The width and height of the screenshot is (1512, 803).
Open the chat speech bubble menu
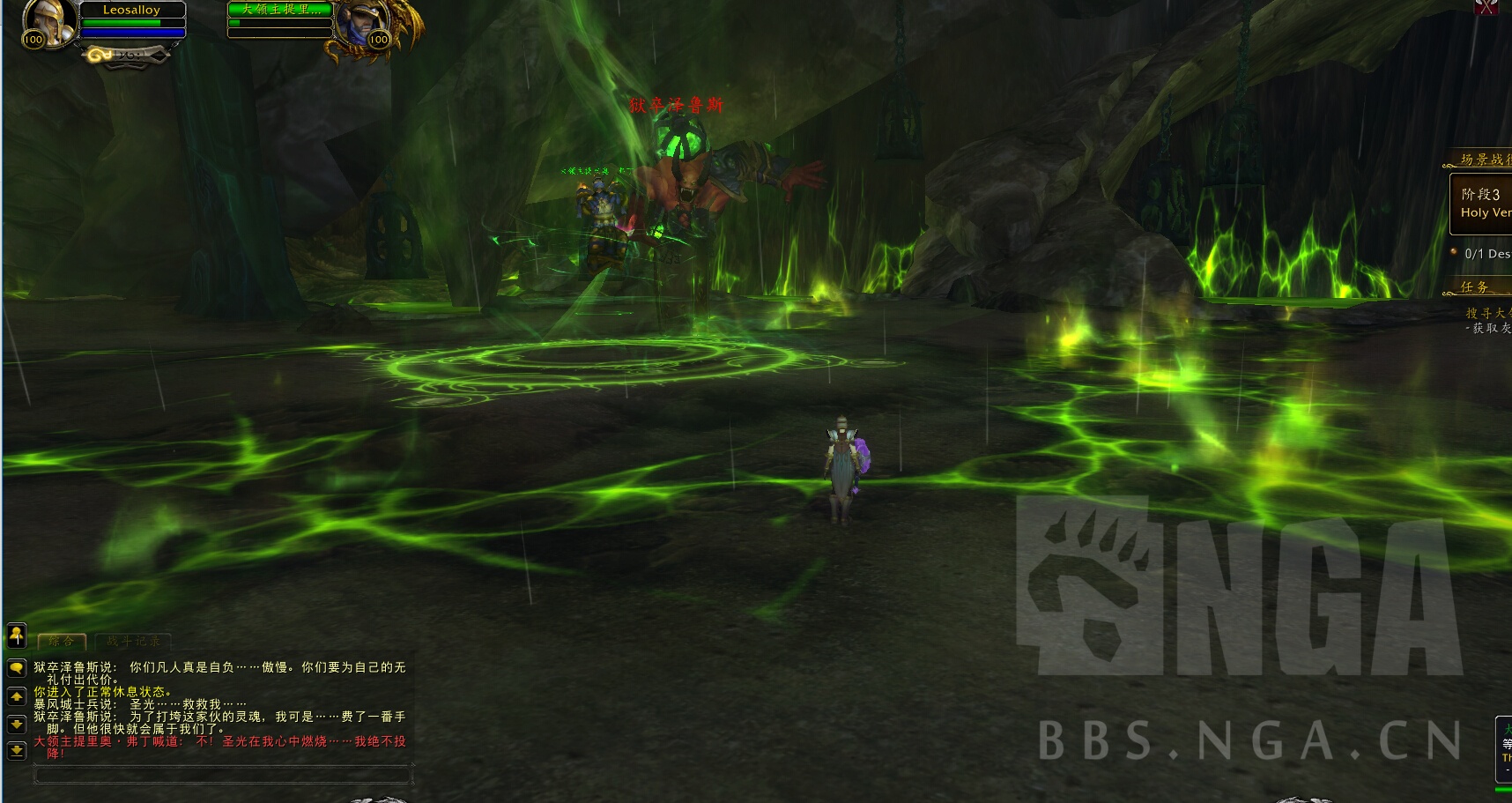click(x=17, y=668)
